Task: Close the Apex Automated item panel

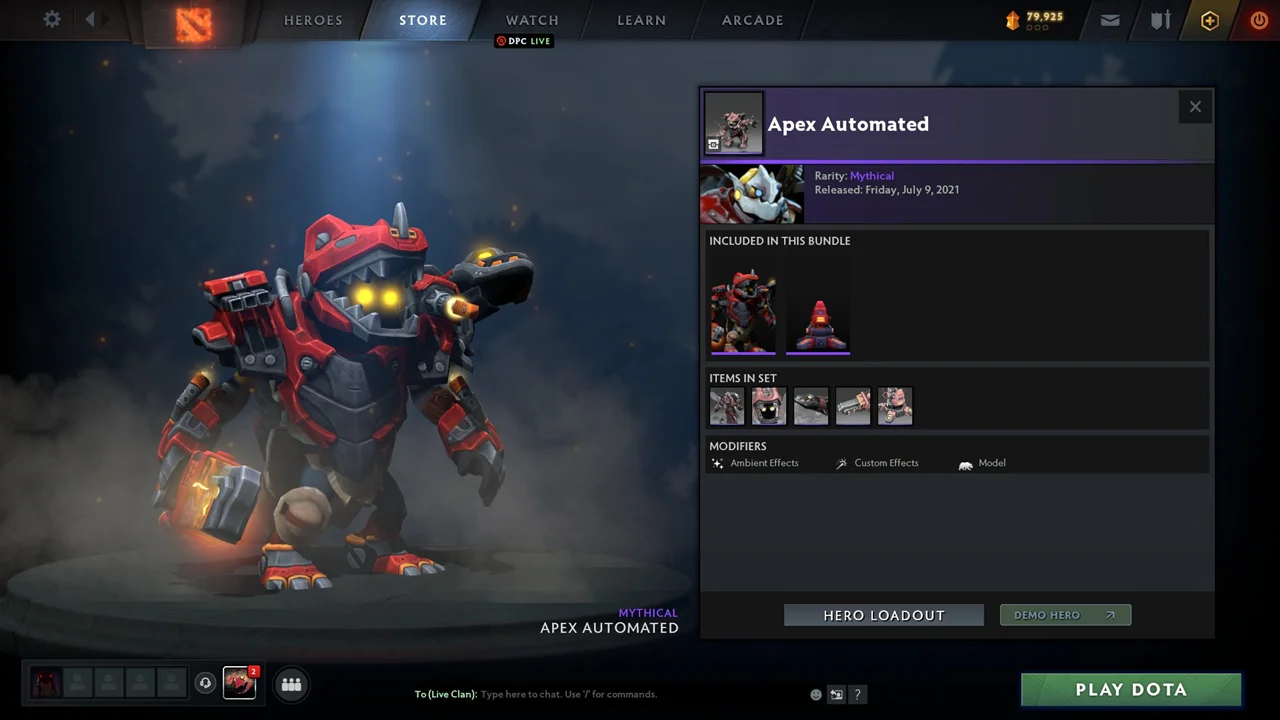Action: pos(1195,107)
